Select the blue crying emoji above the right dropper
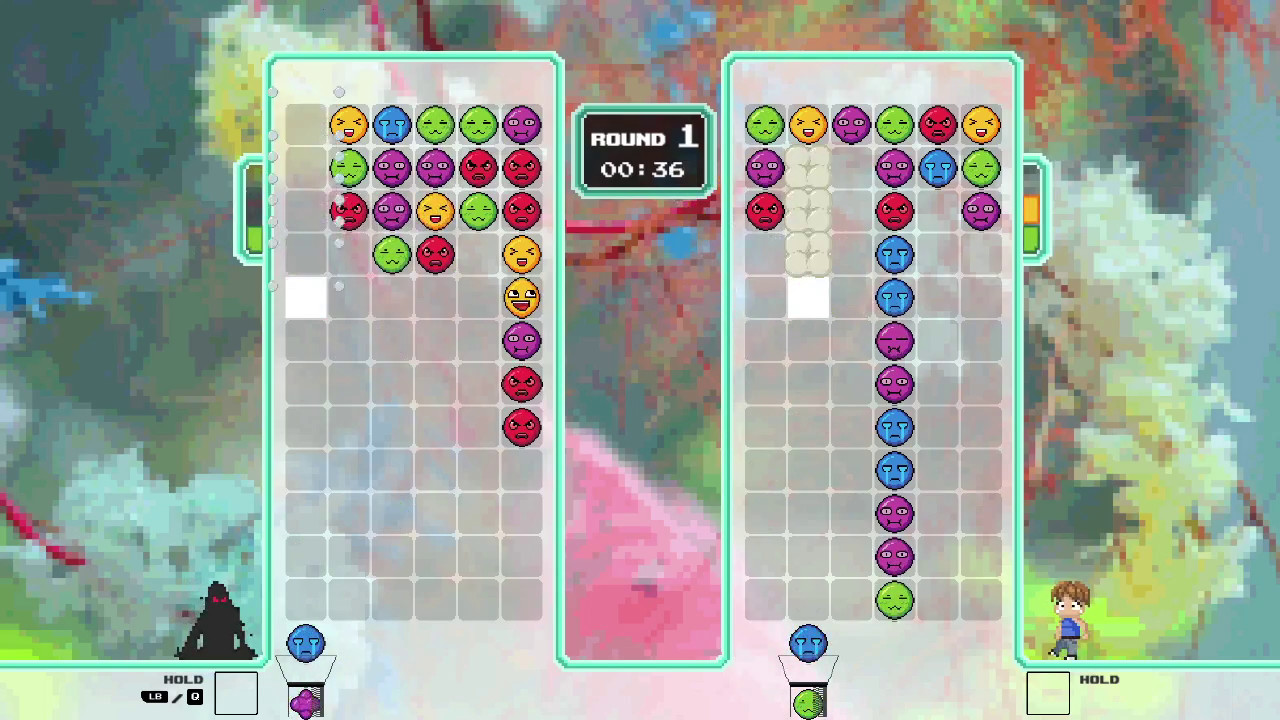 [808, 643]
